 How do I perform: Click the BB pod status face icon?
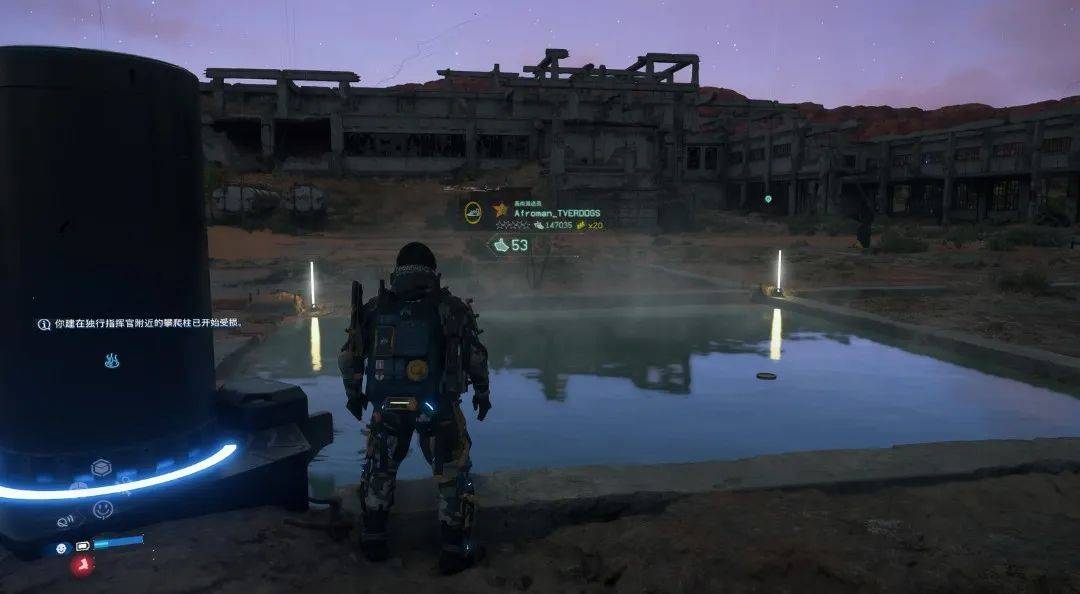(62, 548)
